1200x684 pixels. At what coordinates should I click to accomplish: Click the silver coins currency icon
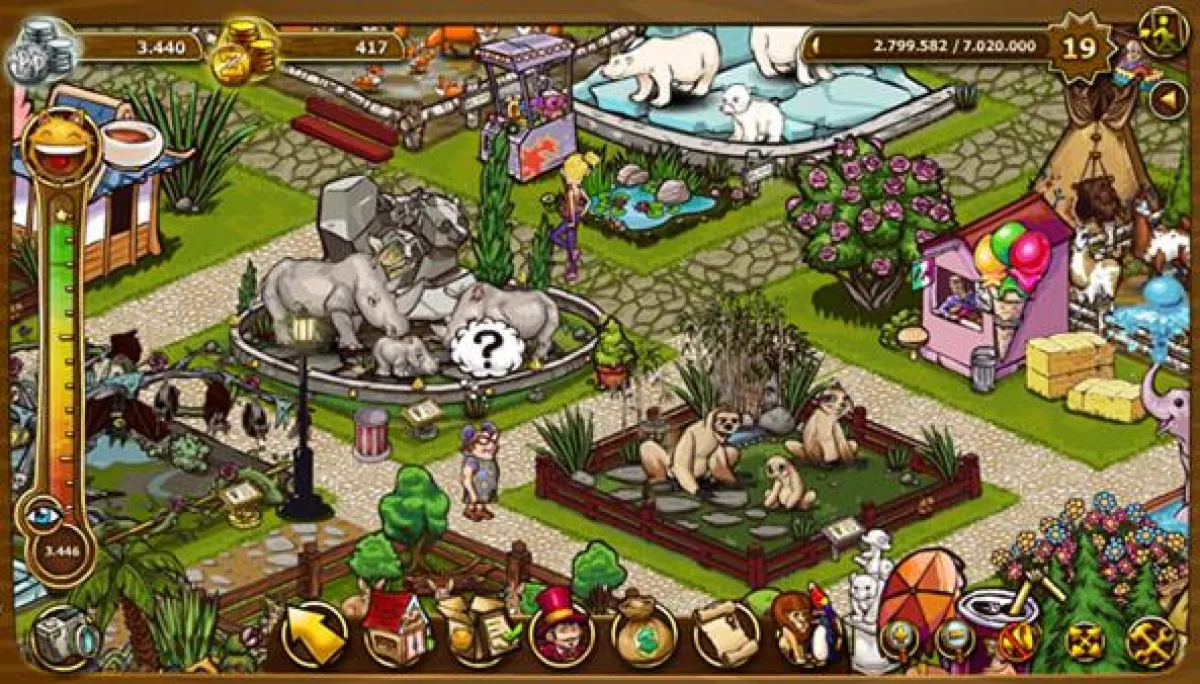(x=42, y=52)
